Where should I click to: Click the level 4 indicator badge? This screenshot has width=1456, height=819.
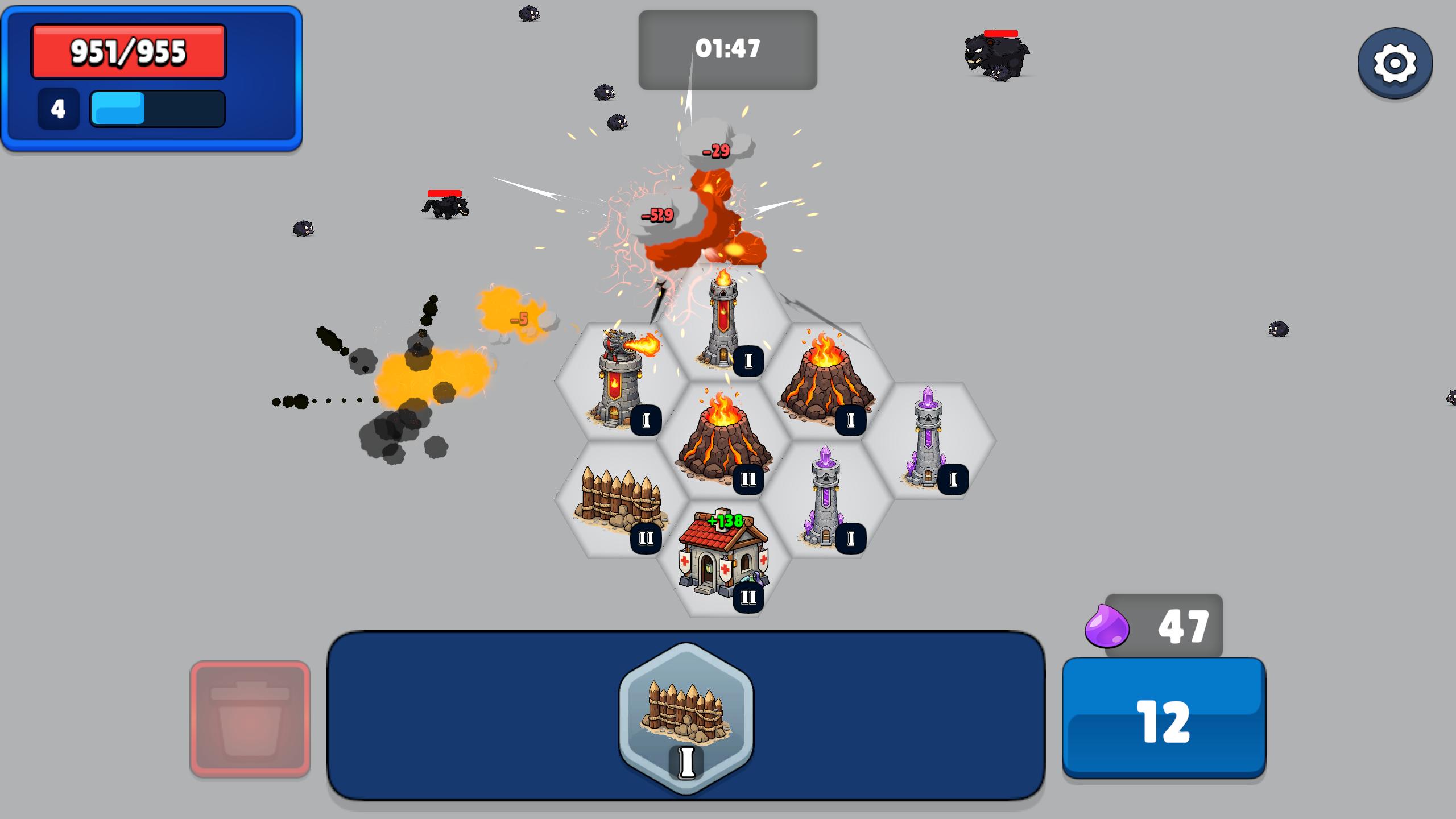(x=57, y=107)
